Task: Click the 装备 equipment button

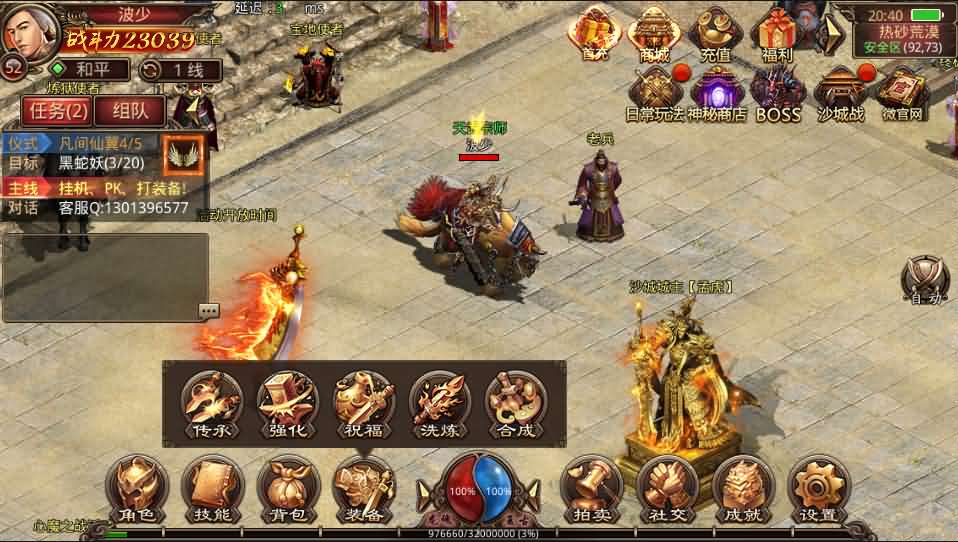Action: click(363, 489)
